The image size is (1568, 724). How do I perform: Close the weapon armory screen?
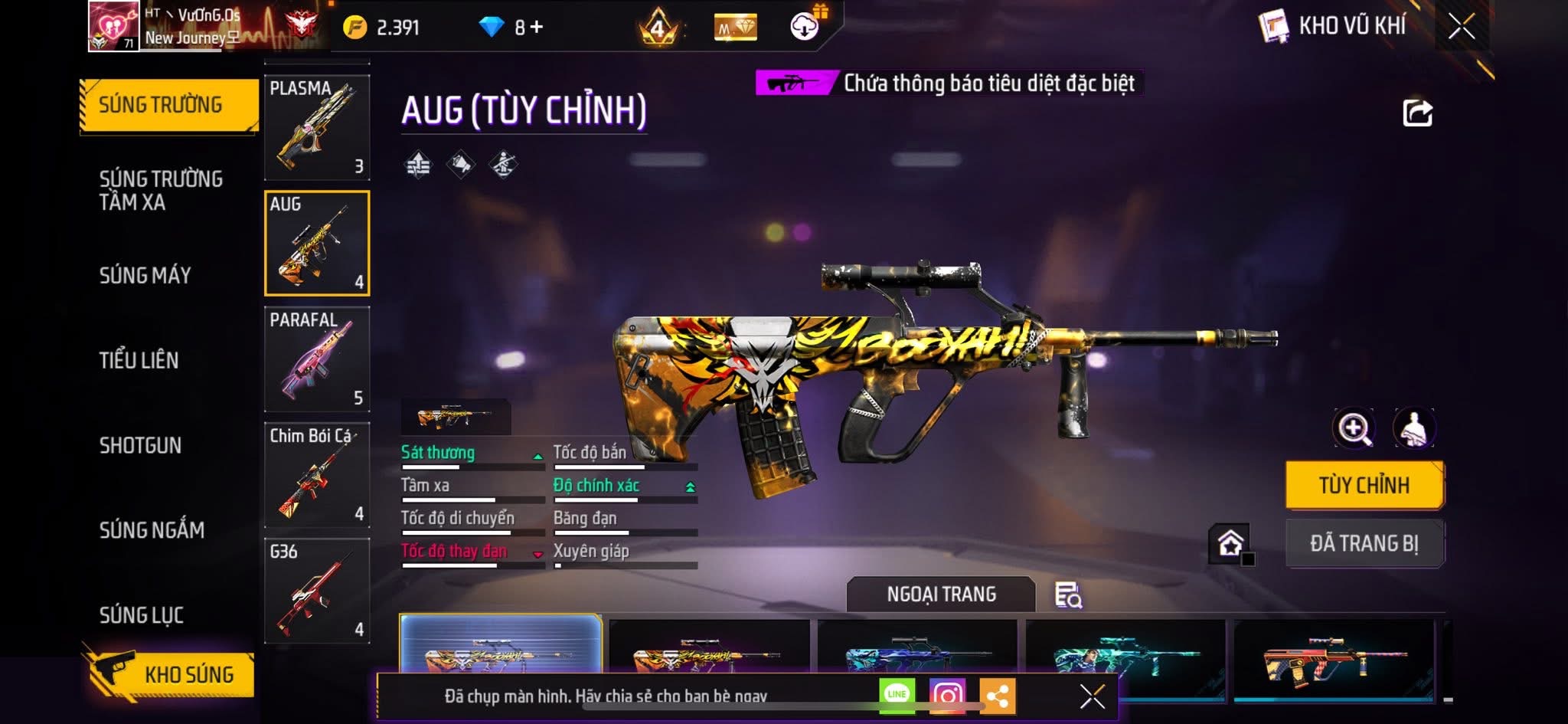(x=1461, y=27)
